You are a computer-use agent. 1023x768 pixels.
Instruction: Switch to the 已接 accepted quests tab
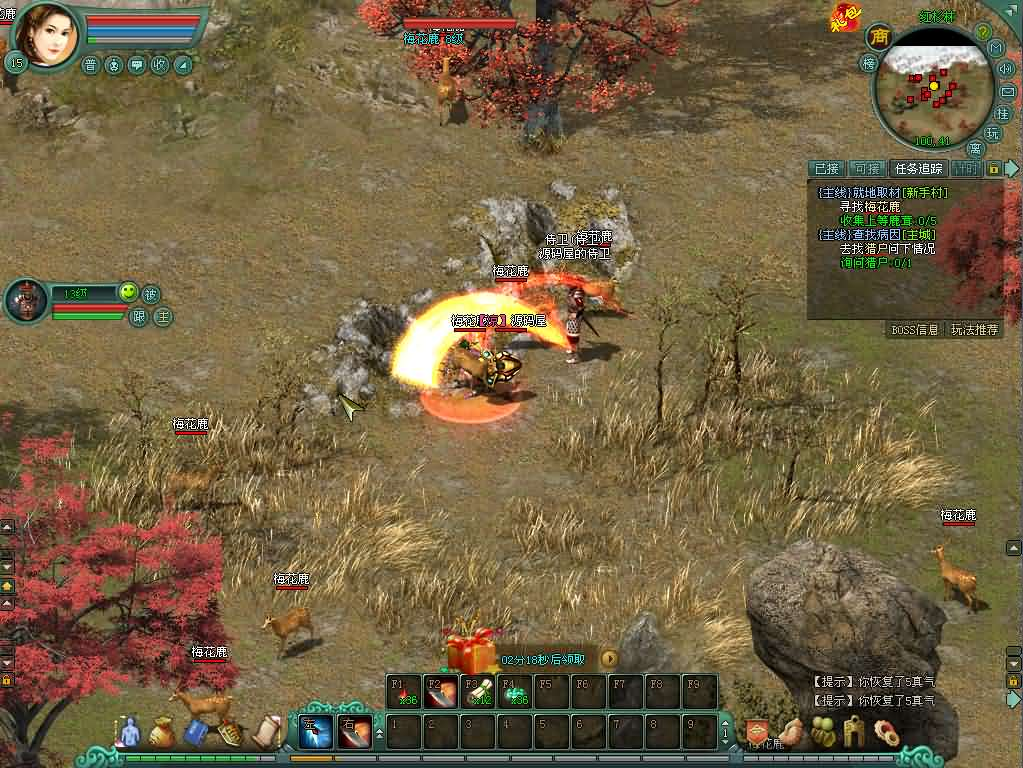tap(826, 169)
